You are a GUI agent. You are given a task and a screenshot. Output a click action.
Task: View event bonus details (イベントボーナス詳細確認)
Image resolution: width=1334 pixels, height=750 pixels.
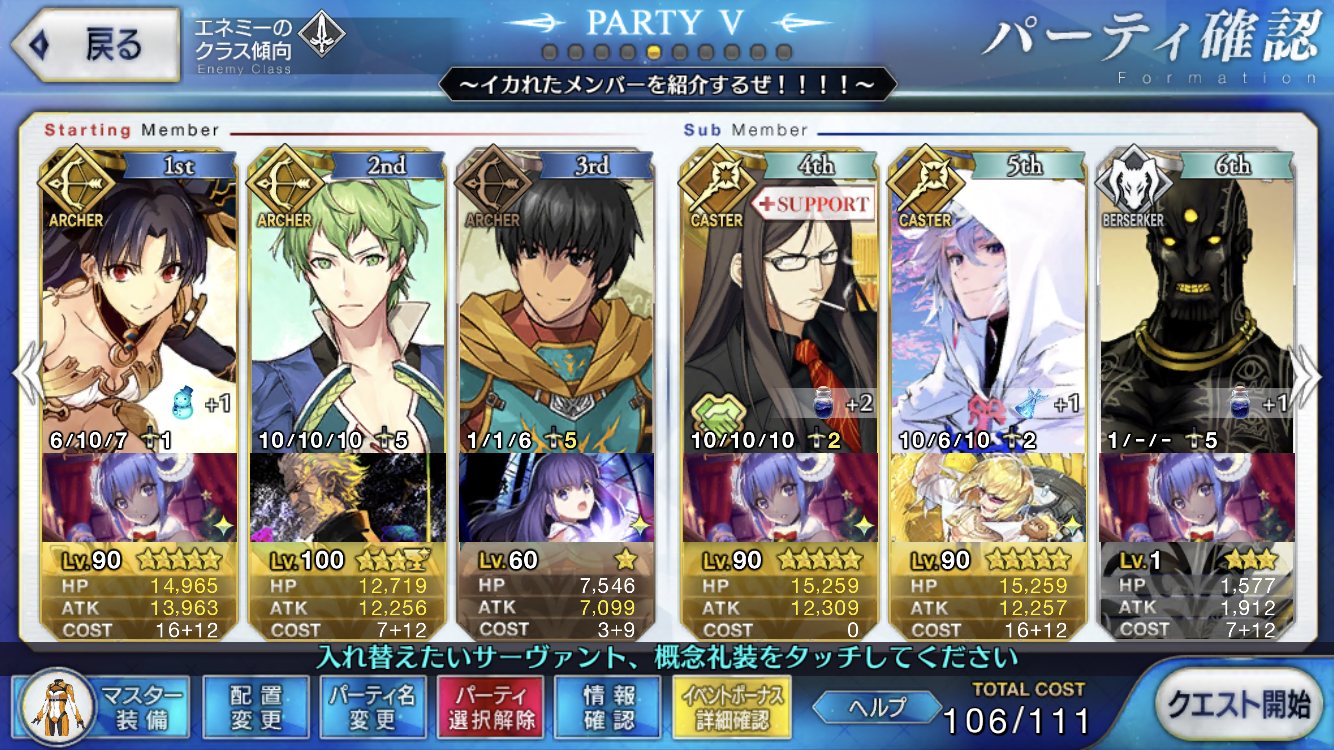point(733,707)
